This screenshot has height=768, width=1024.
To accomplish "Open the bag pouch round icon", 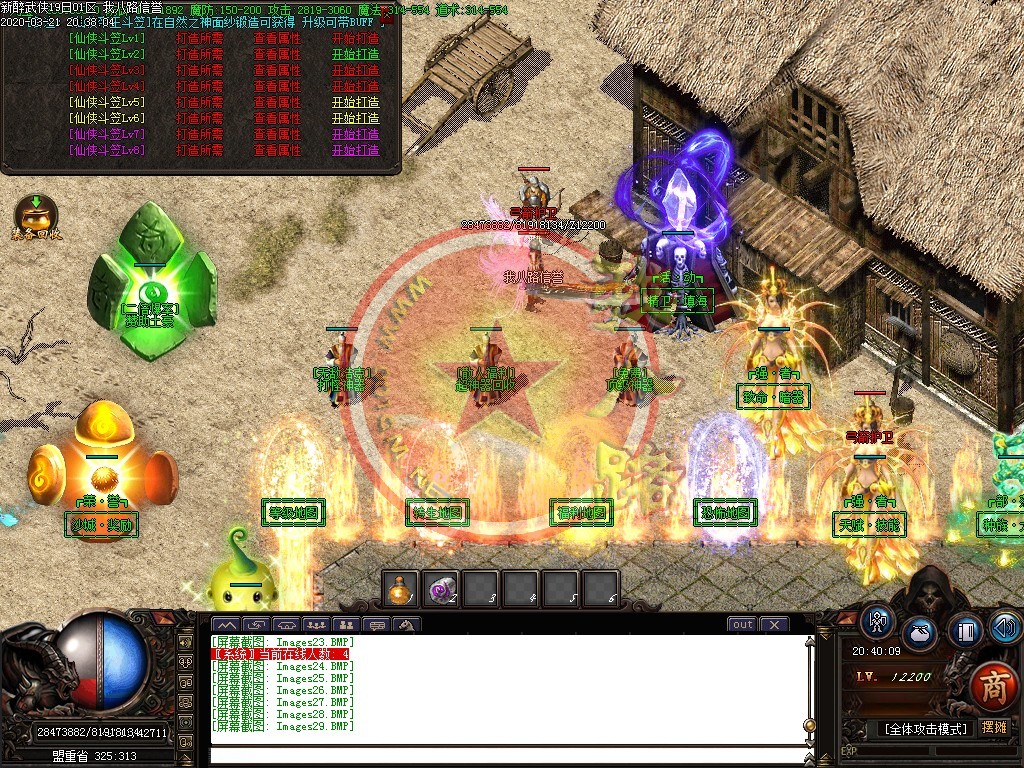I will pyautogui.click(x=920, y=634).
